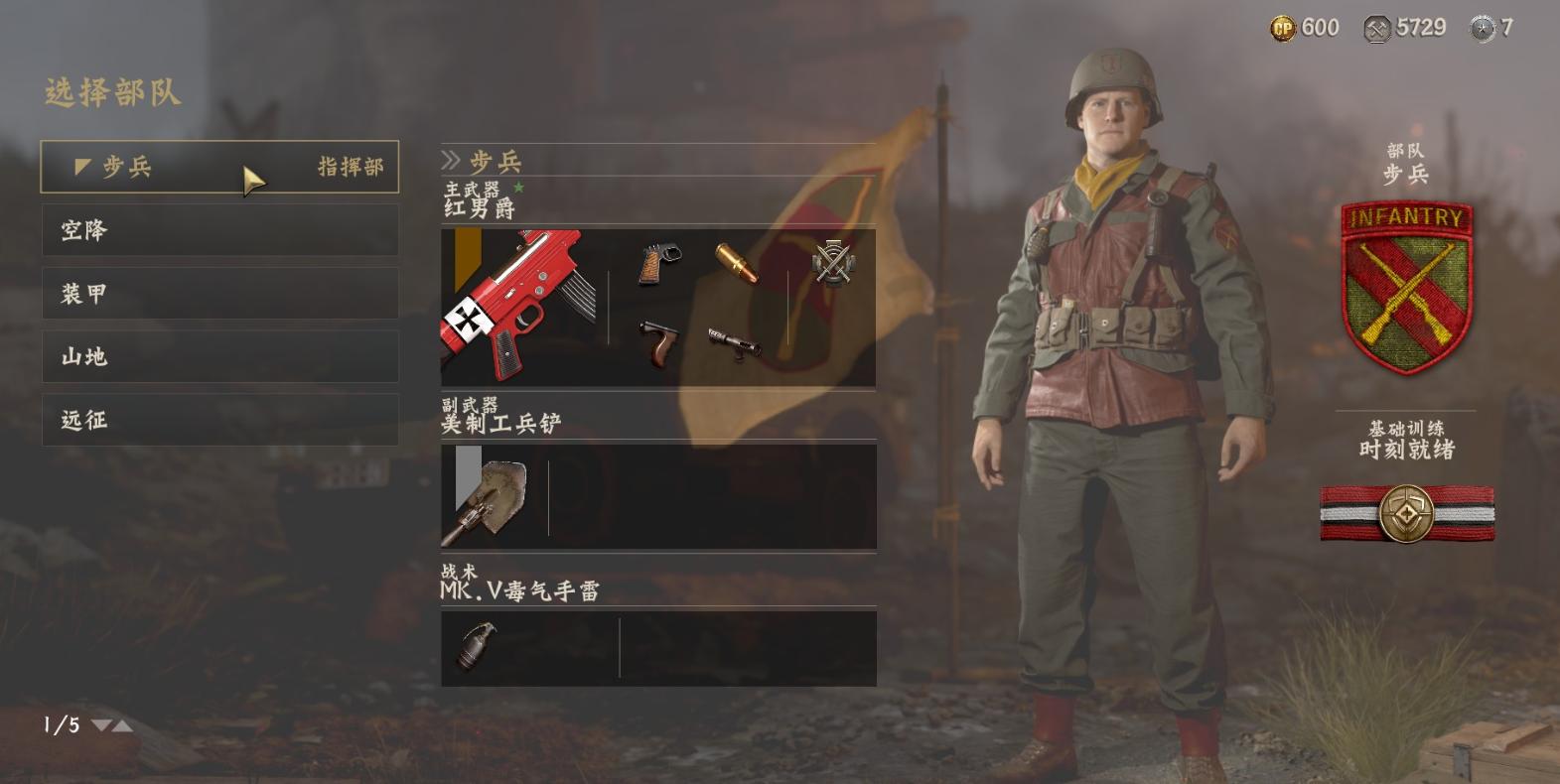The image size is (1560, 784).
Task: Switch to the 装甲 Armored division
Action: tap(218, 294)
